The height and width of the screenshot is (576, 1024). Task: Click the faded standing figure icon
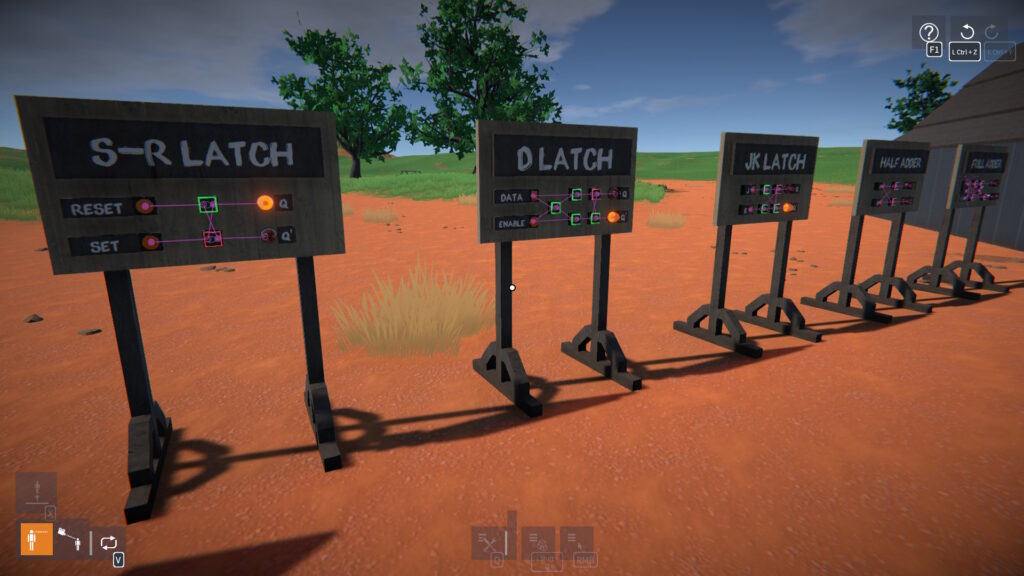36,490
